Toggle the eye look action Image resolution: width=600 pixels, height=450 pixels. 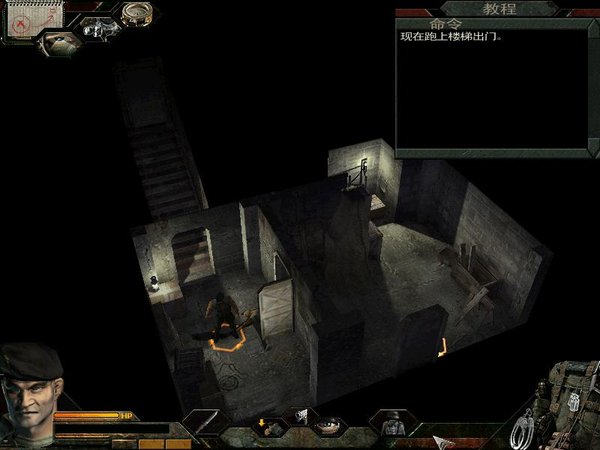tap(325, 426)
